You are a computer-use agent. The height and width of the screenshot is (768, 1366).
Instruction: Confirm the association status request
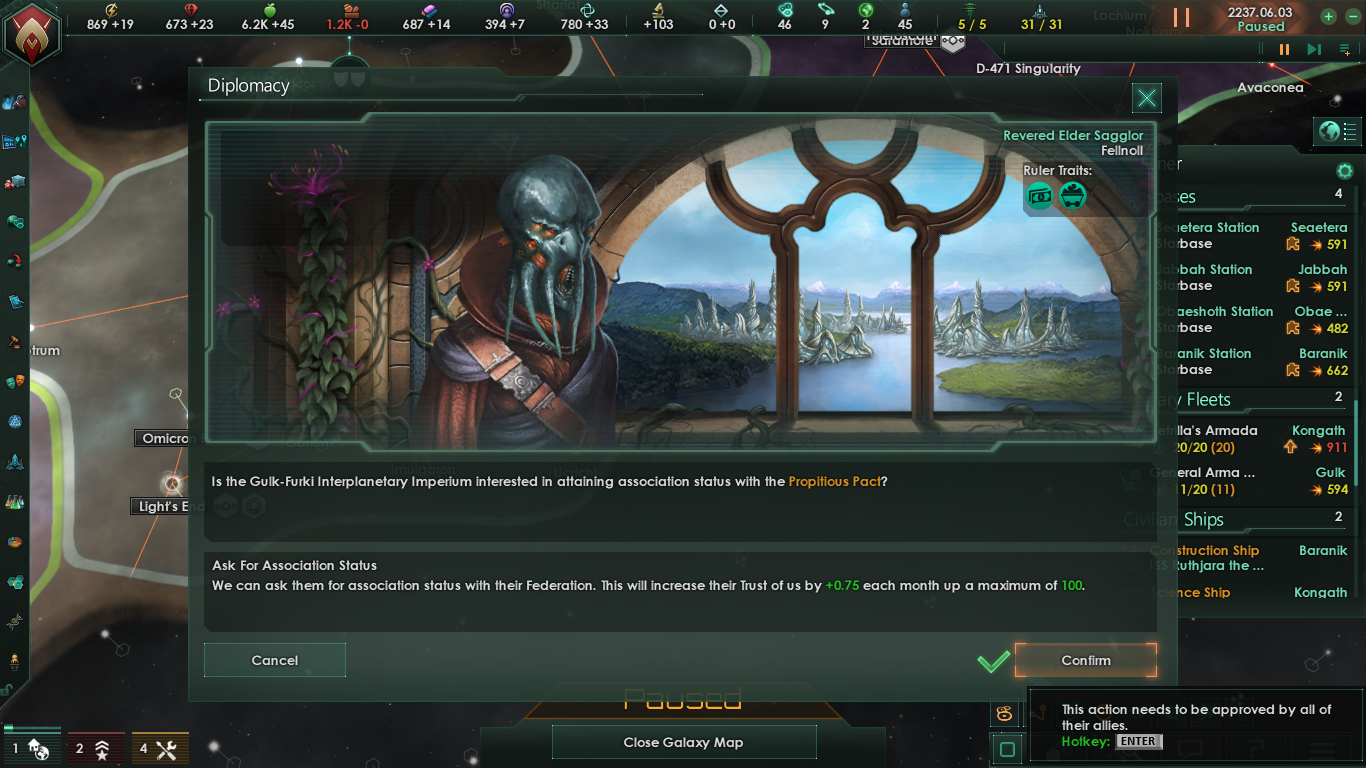pos(1086,660)
